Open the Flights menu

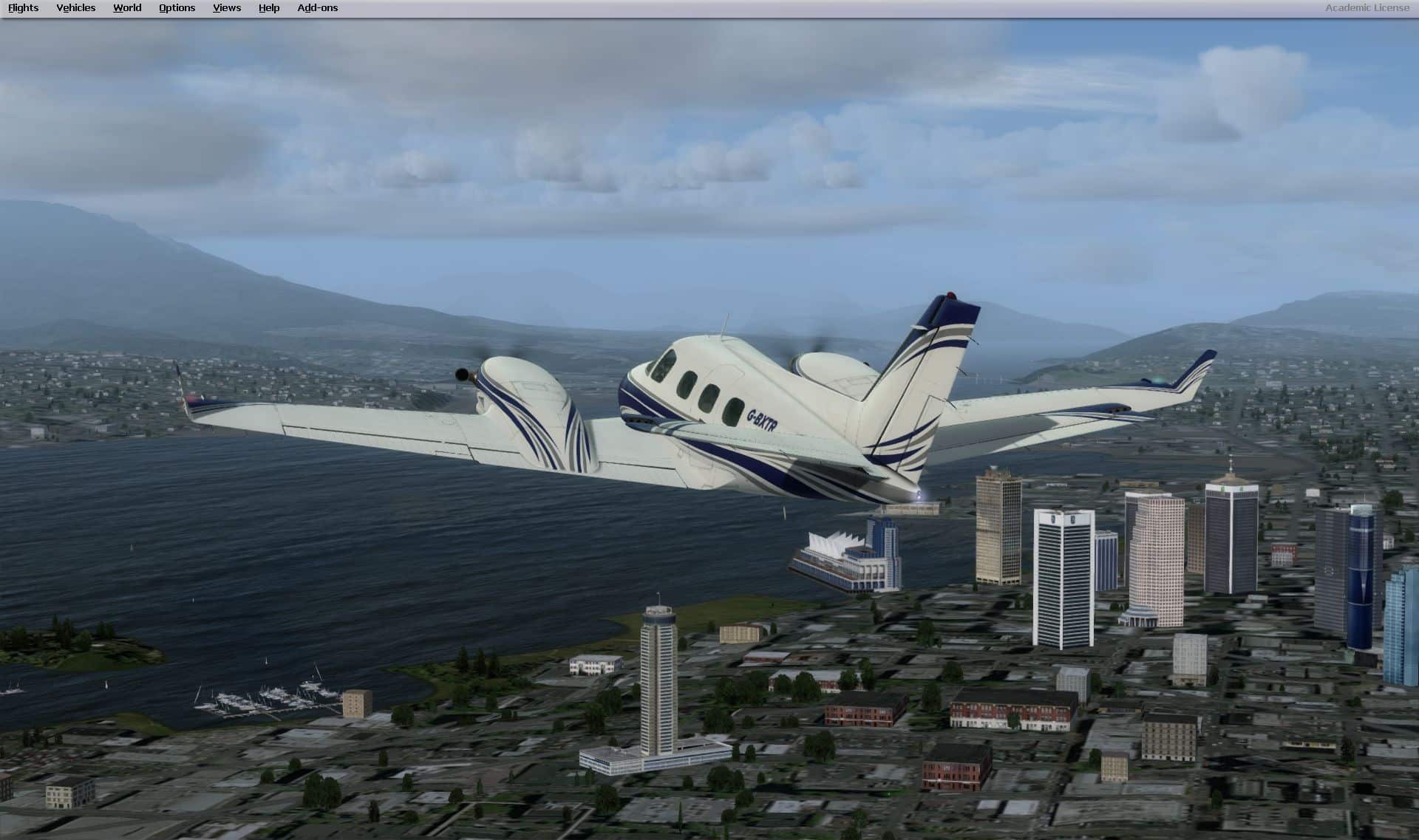pyautogui.click(x=23, y=8)
